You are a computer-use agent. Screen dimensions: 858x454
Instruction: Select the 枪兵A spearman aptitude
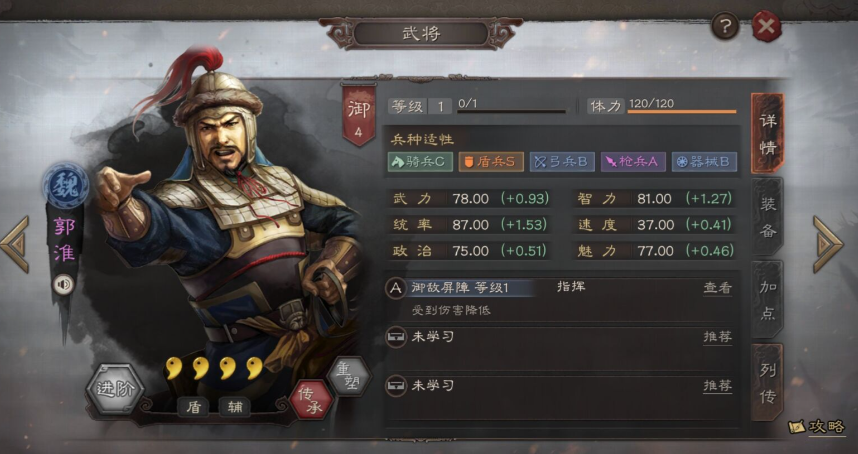tap(632, 161)
